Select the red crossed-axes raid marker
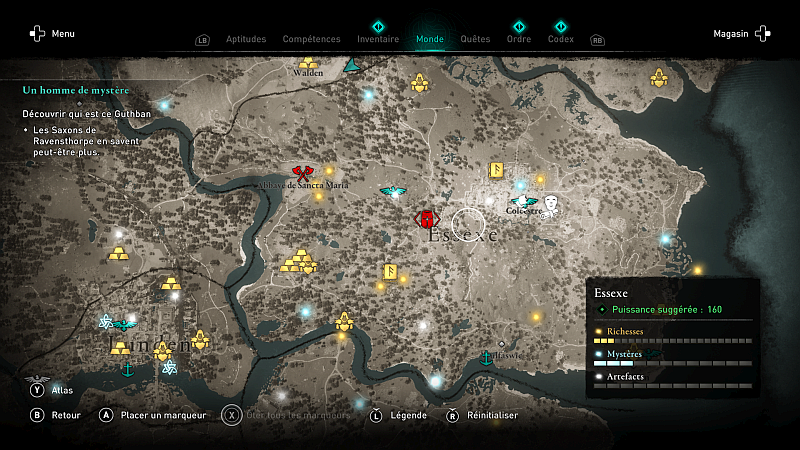800x450 pixels. pyautogui.click(x=303, y=176)
